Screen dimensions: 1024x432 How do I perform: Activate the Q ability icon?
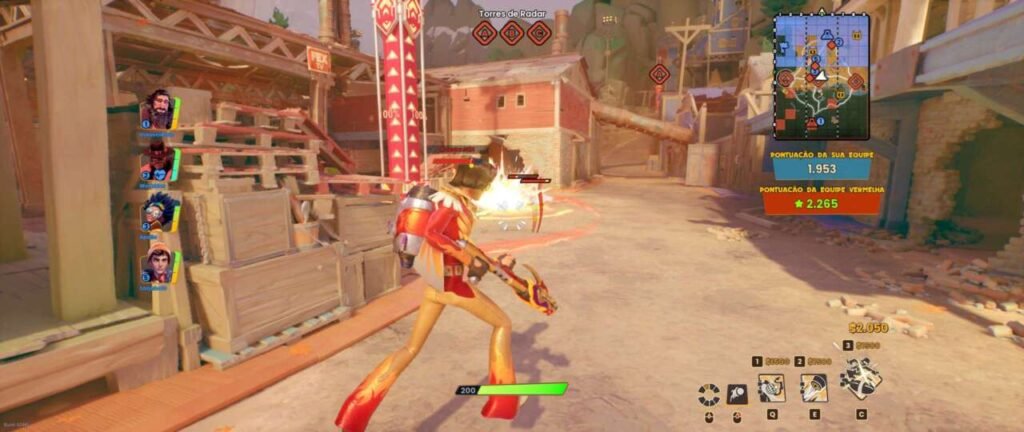coord(771,387)
